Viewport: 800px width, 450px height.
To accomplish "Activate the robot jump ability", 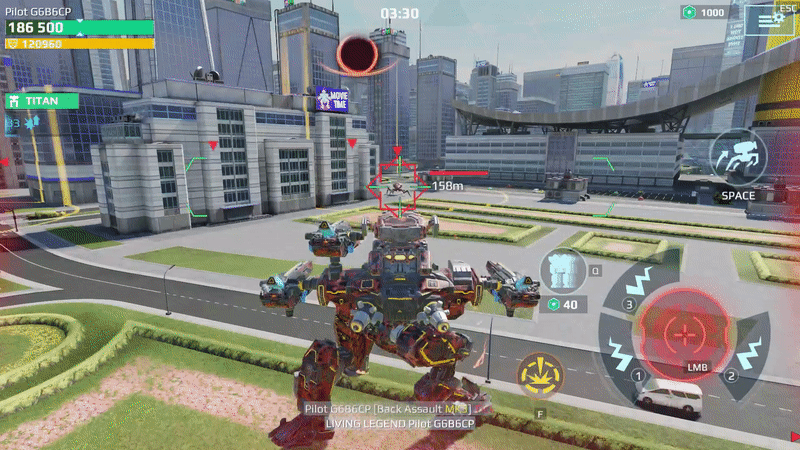I will point(738,158).
